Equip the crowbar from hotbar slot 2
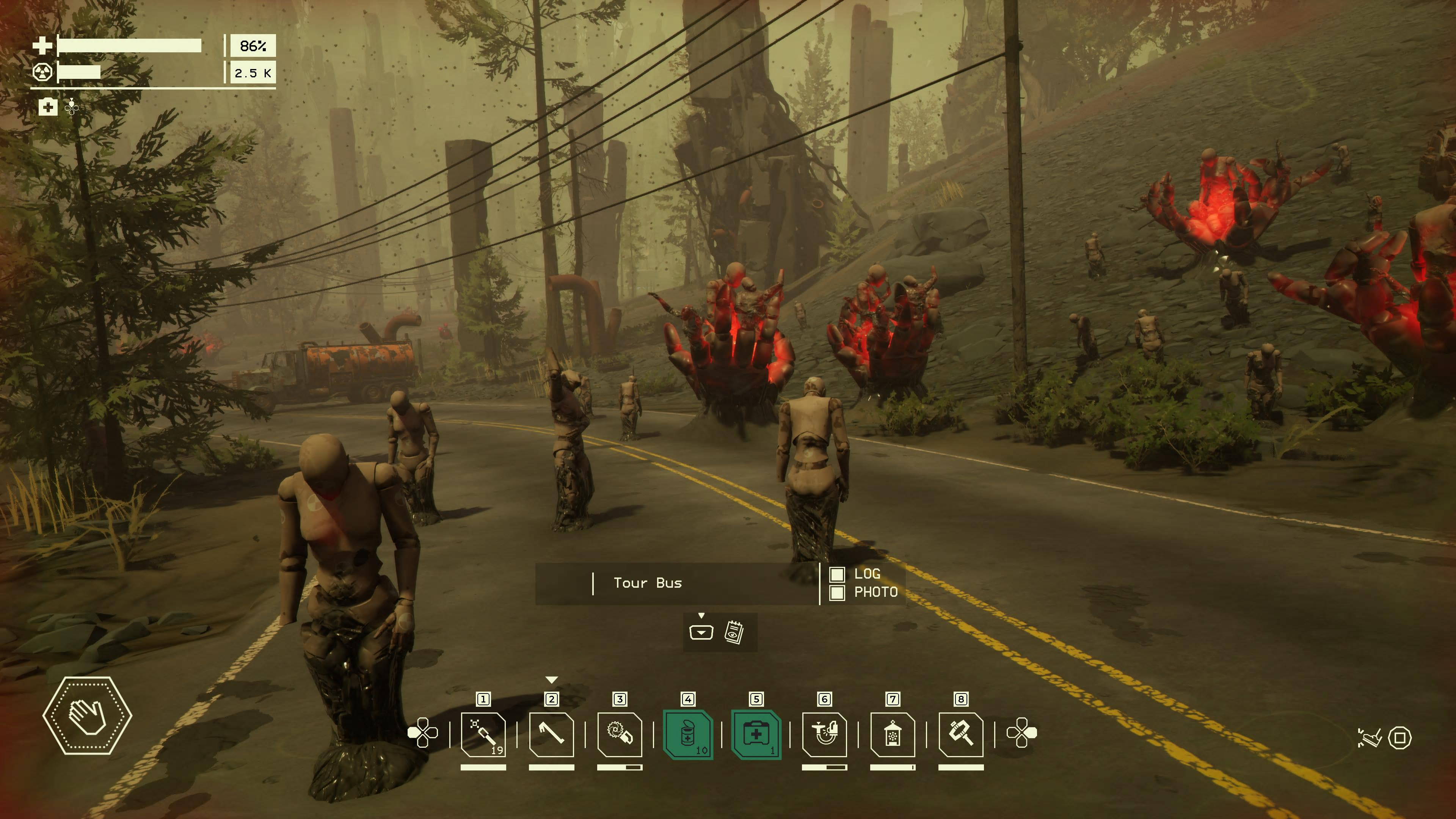 (552, 734)
